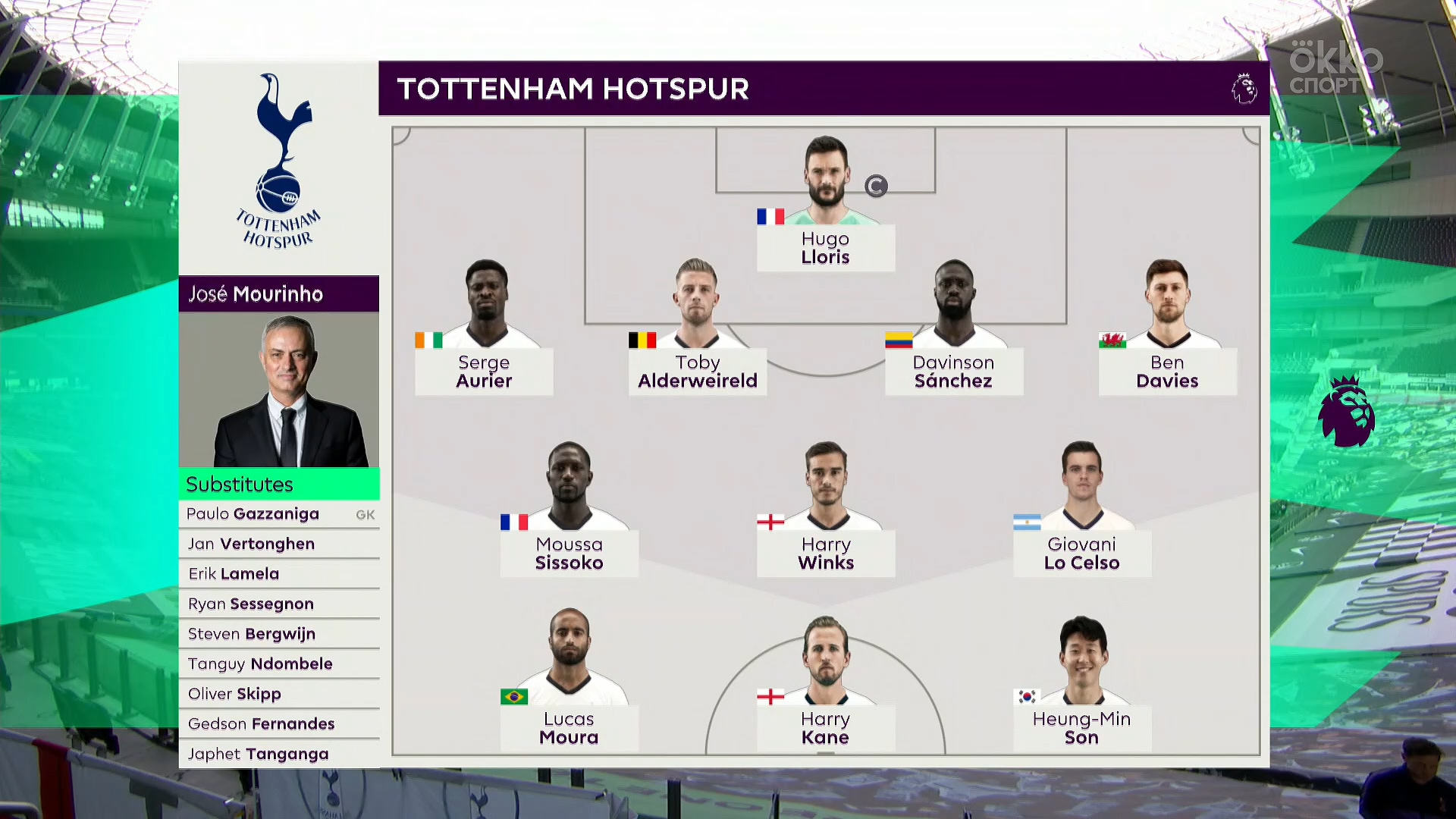The height and width of the screenshot is (819, 1456).
Task: Choose Harry Kane up front
Action: click(x=825, y=728)
